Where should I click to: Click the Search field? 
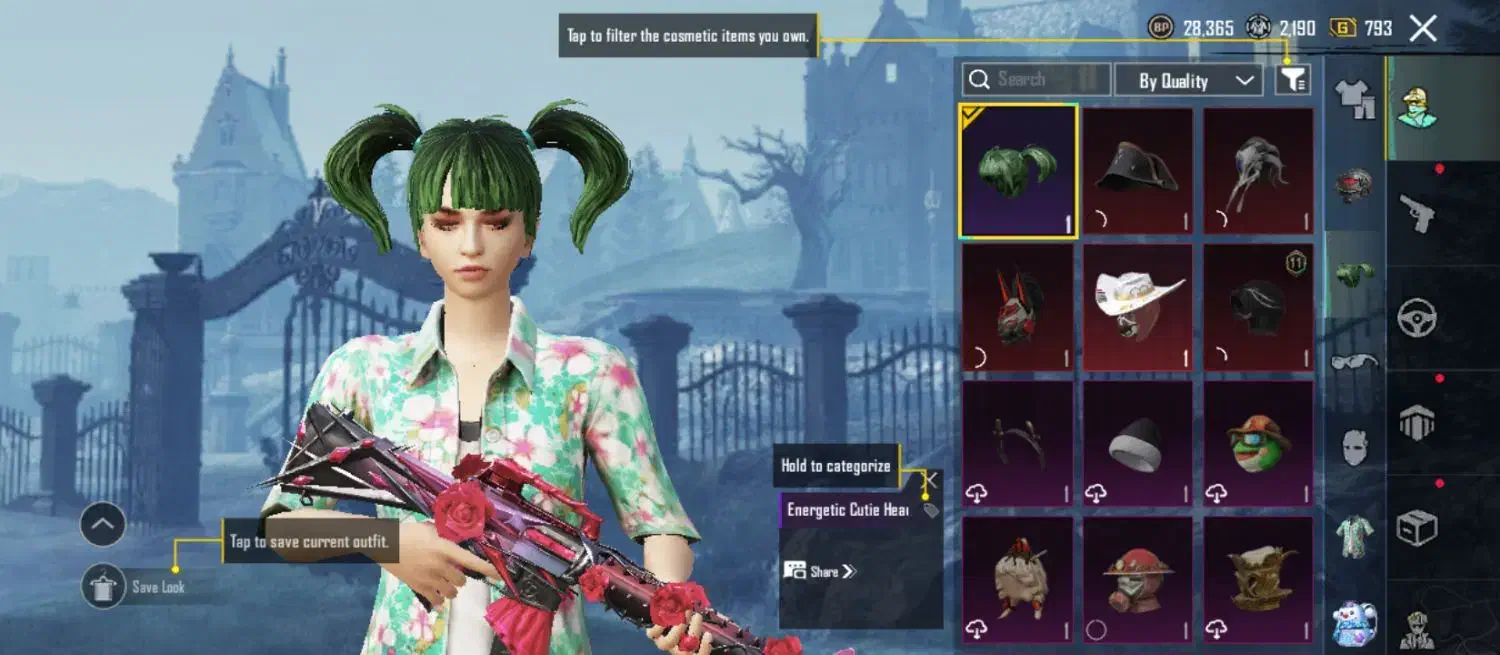(x=1036, y=80)
